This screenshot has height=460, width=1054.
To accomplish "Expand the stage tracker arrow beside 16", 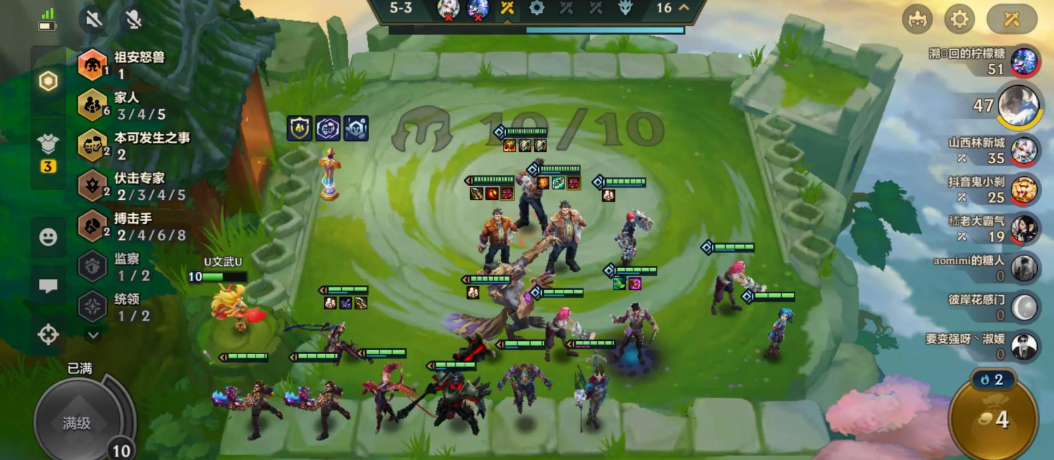I will tap(684, 8).
